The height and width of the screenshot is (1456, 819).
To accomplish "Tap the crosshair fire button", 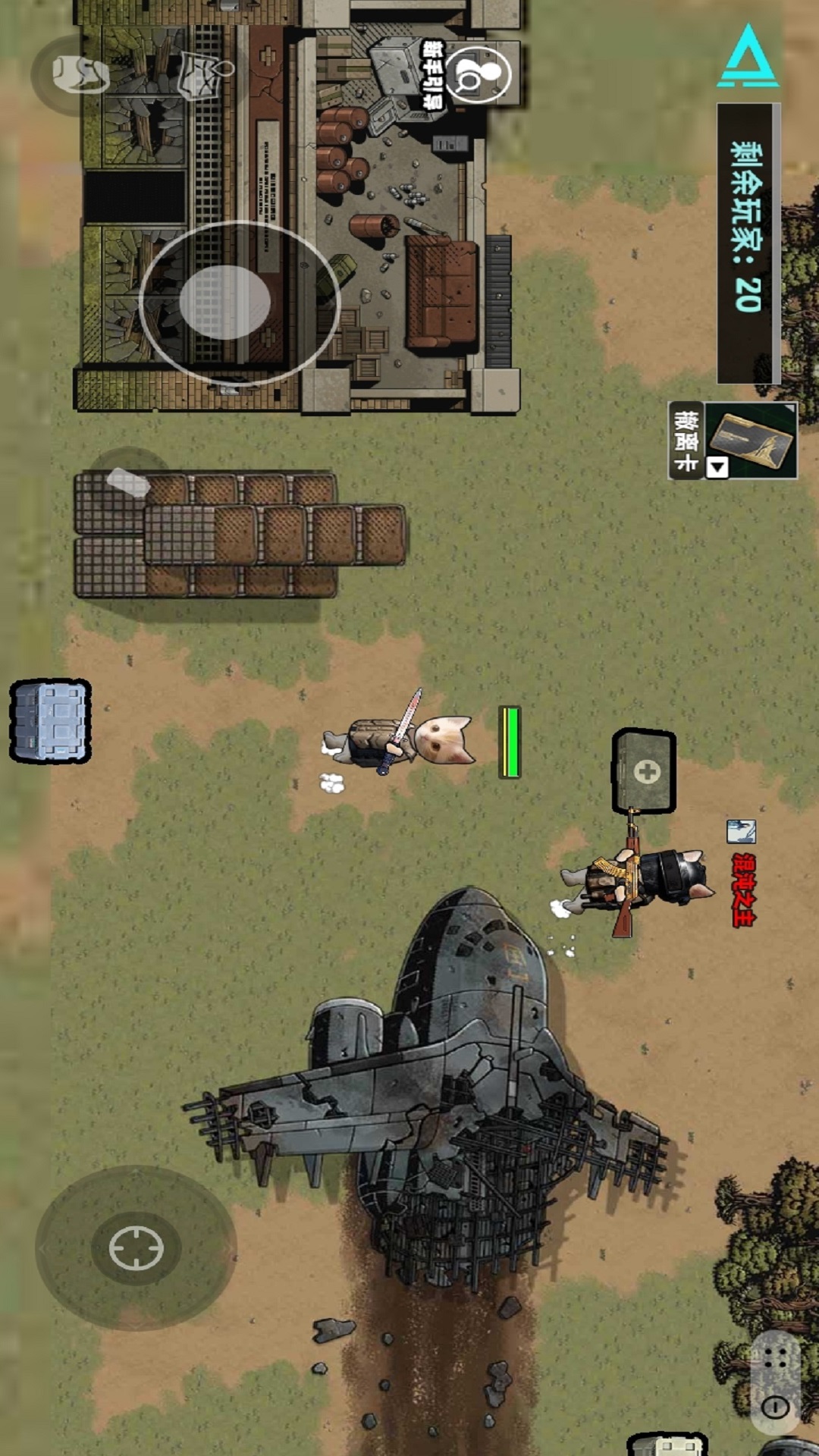I will click(x=136, y=1247).
